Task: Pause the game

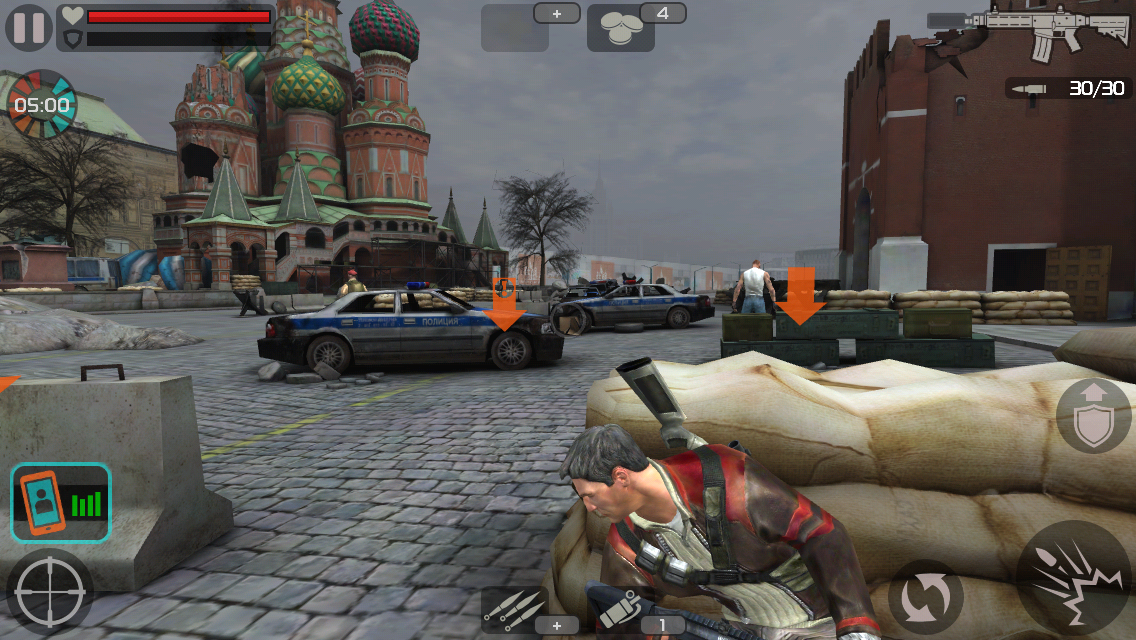Action: (29, 27)
